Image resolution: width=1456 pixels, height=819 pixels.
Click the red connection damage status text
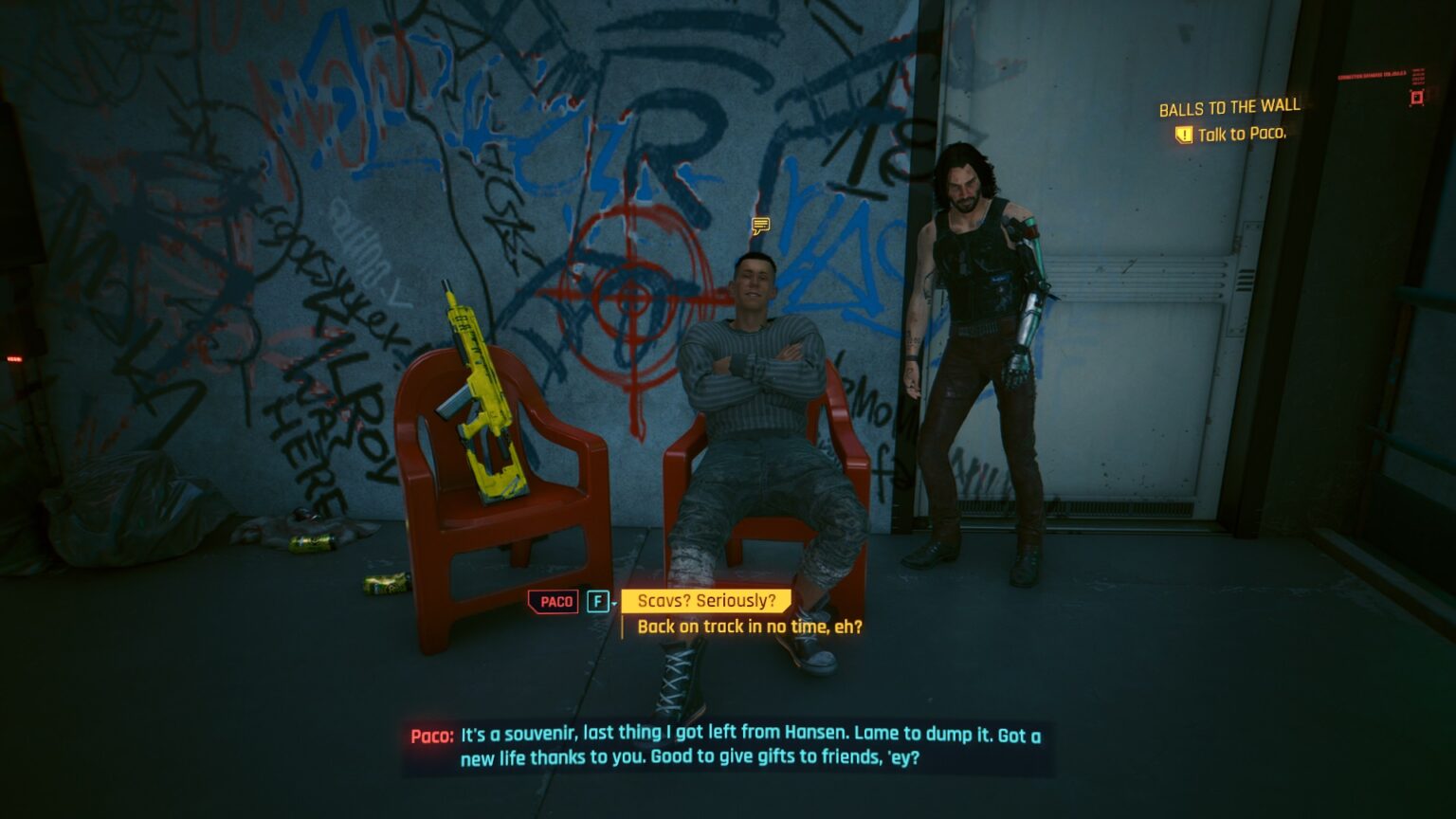1372,76
